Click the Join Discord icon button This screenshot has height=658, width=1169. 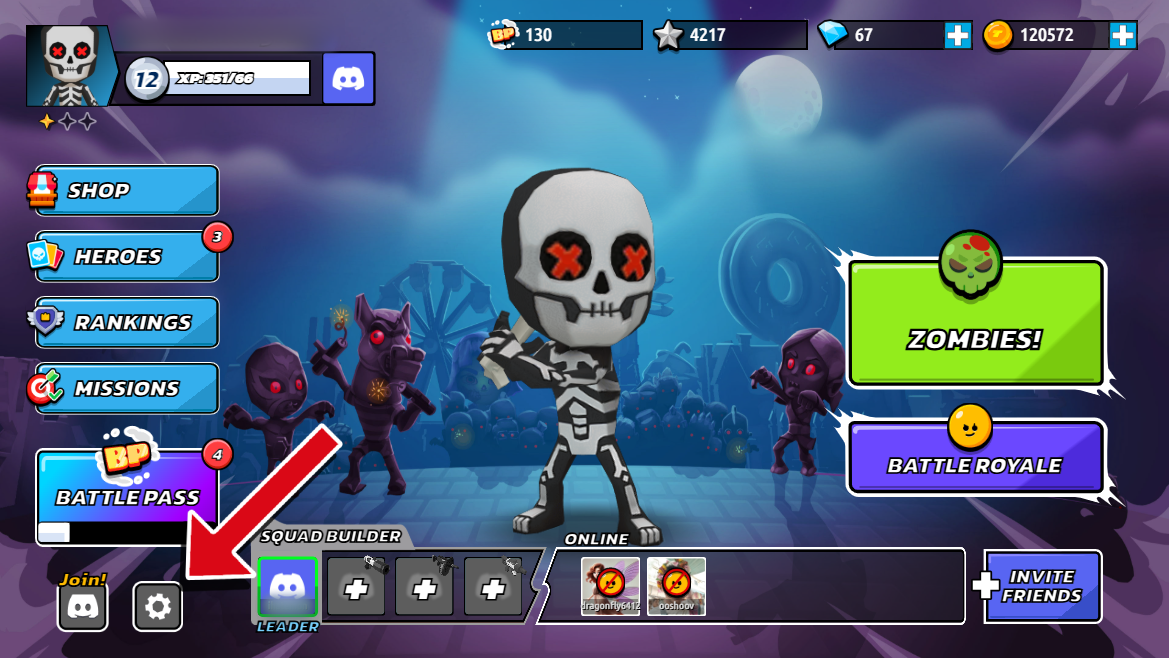(x=83, y=606)
